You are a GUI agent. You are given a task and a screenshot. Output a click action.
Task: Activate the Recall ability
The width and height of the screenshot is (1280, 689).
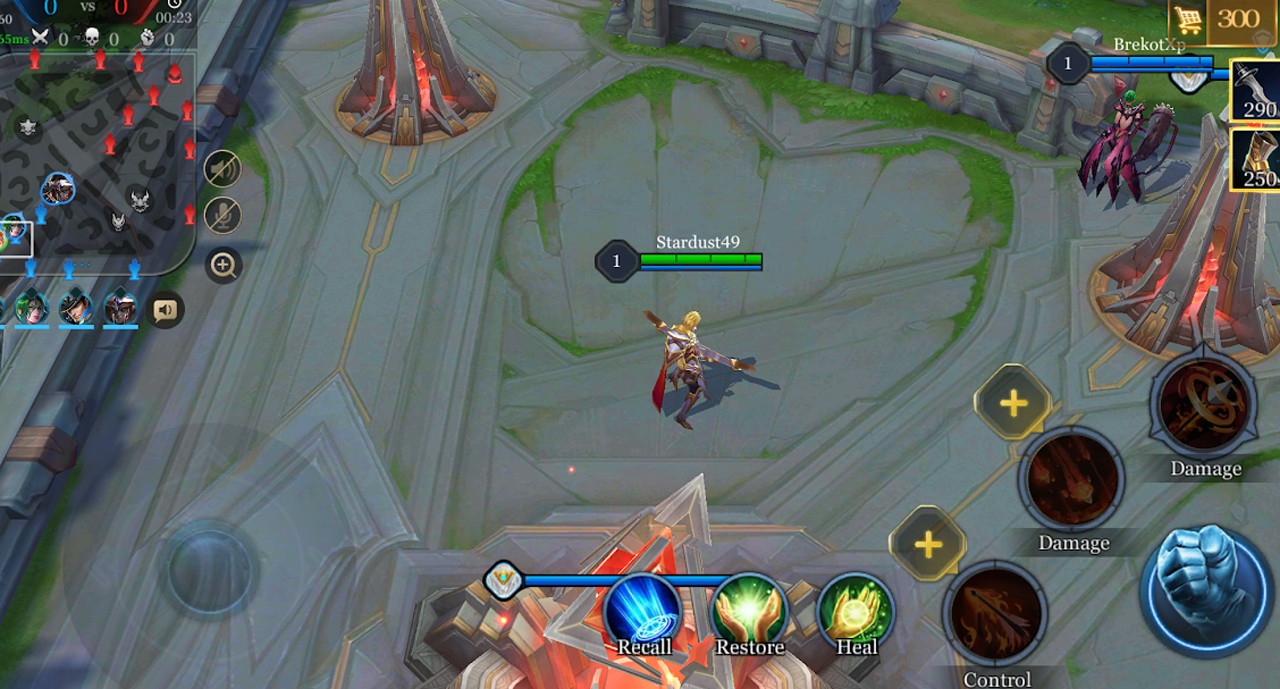[x=643, y=612]
